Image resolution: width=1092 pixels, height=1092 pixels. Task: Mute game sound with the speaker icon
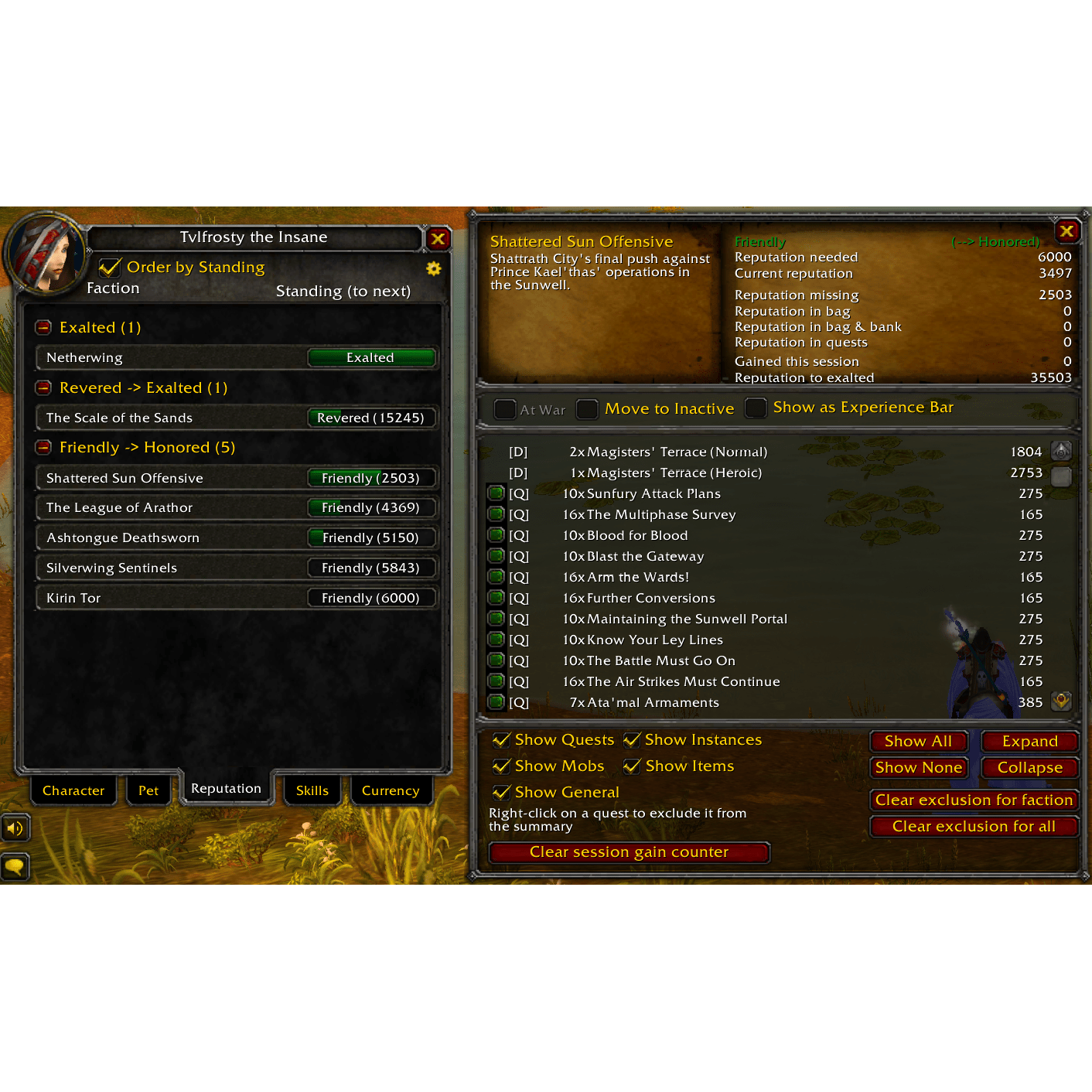pos(15,828)
